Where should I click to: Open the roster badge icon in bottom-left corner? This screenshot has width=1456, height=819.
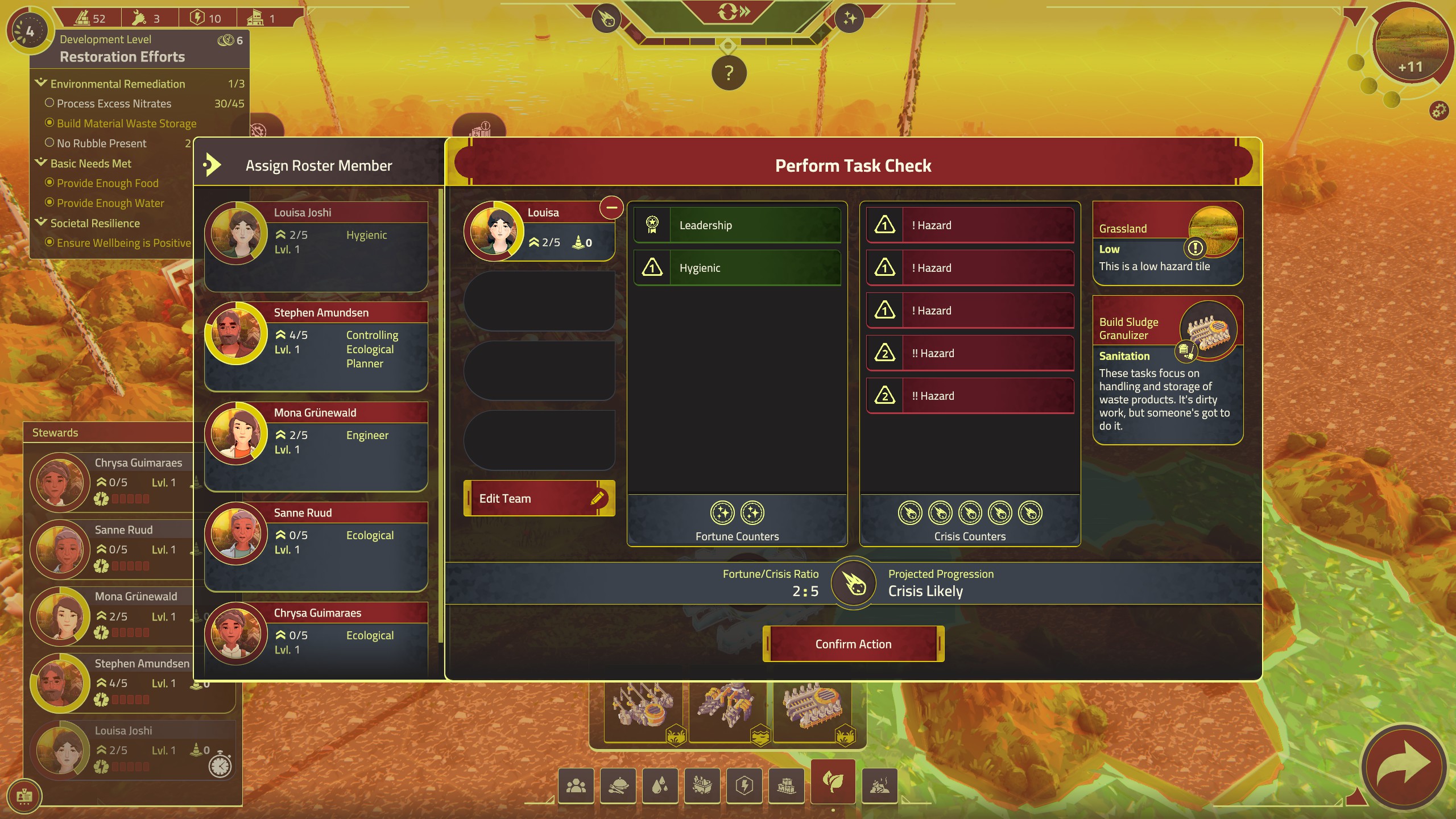(25, 796)
